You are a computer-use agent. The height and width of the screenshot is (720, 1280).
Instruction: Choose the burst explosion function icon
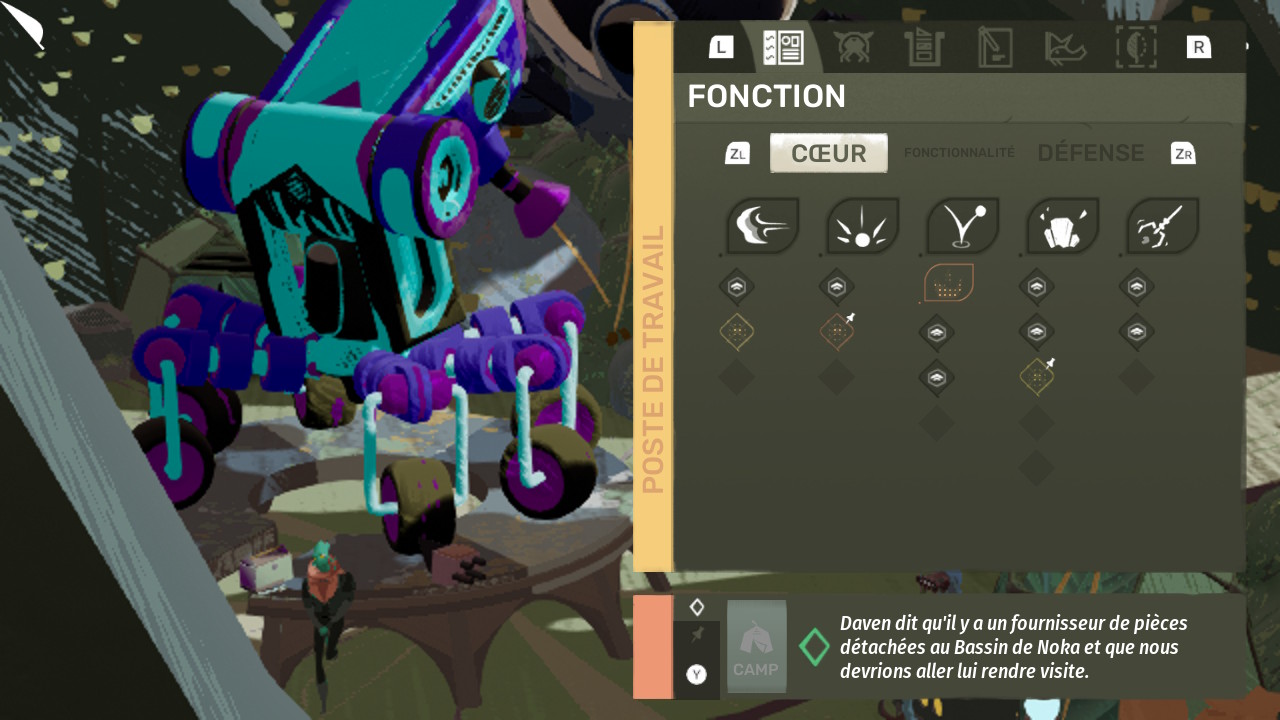point(862,225)
